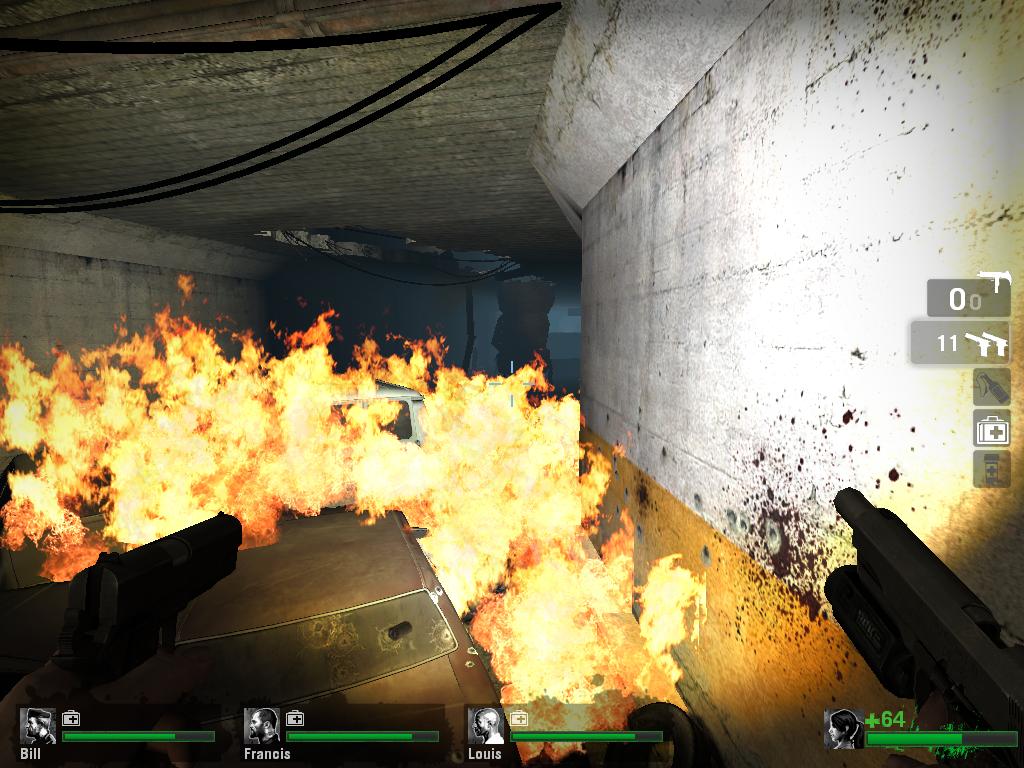This screenshot has width=1024, height=768.
Task: Select the submachine gun primary weapon slot
Action: pos(967,297)
